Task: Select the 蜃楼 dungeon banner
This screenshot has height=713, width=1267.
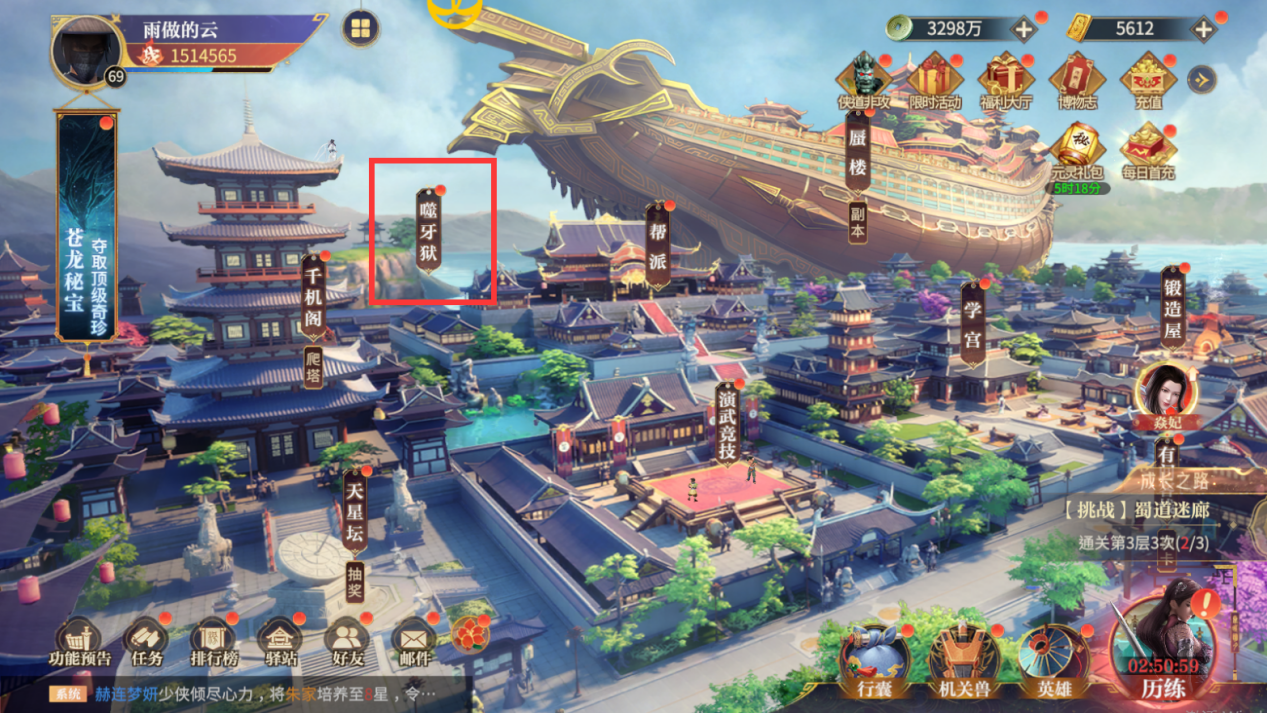Action: (x=857, y=154)
